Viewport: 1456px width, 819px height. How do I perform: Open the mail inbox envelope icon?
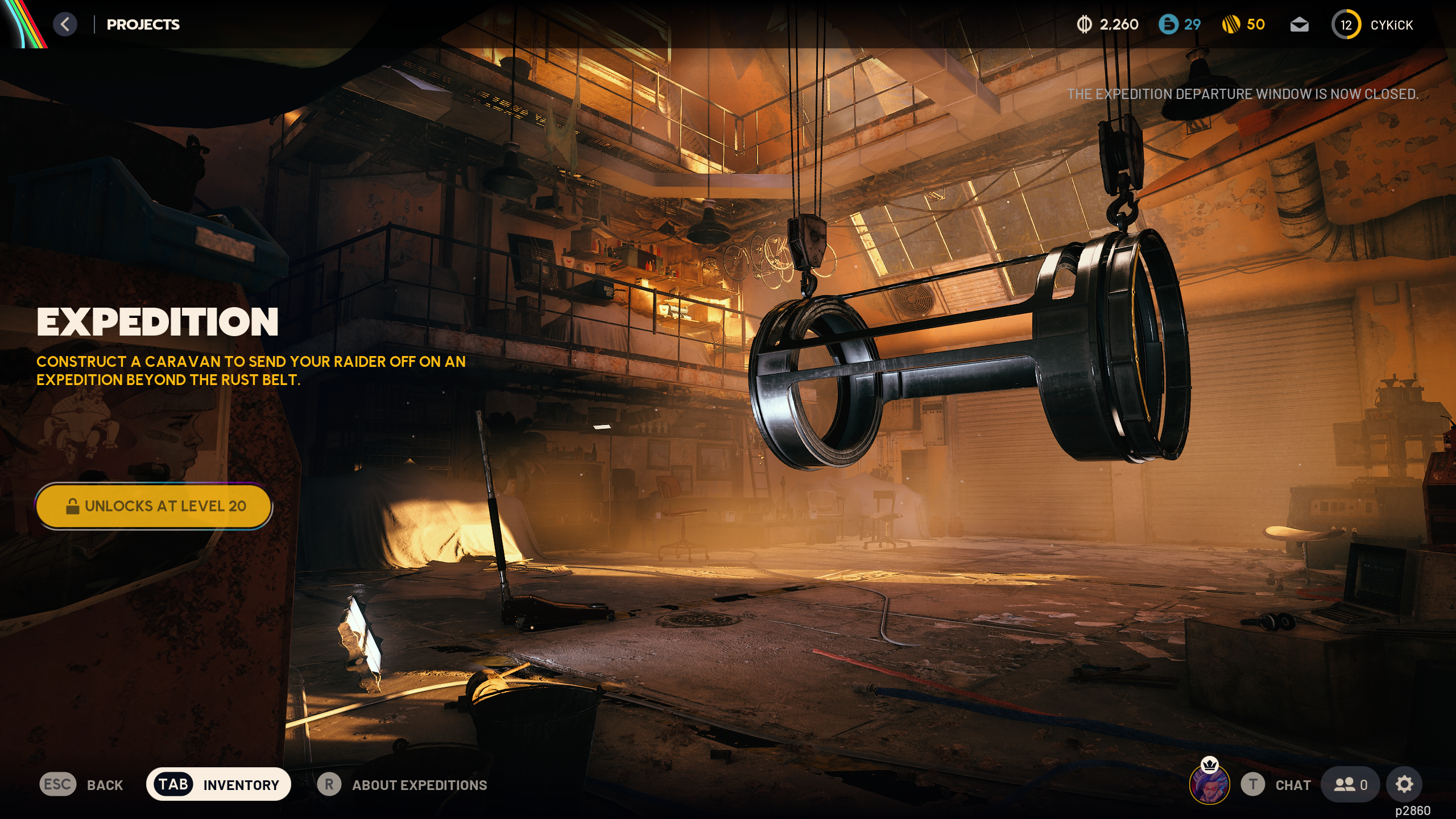pyautogui.click(x=1300, y=24)
